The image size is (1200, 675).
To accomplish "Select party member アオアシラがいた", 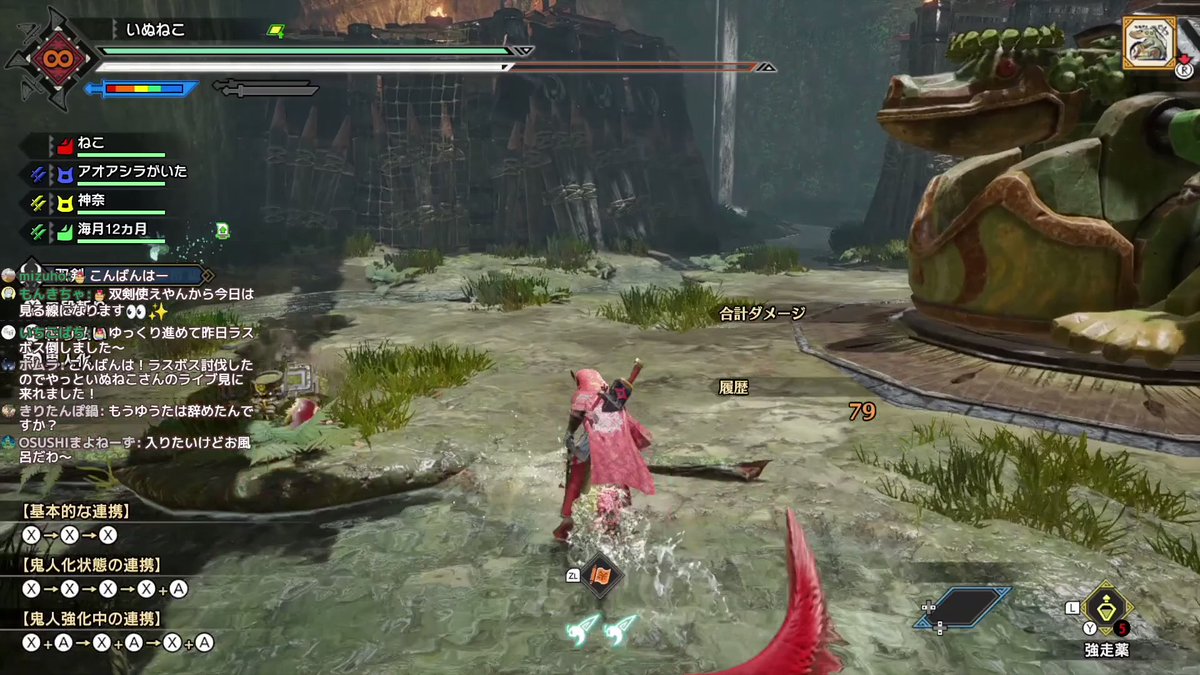I will pyautogui.click(x=132, y=172).
